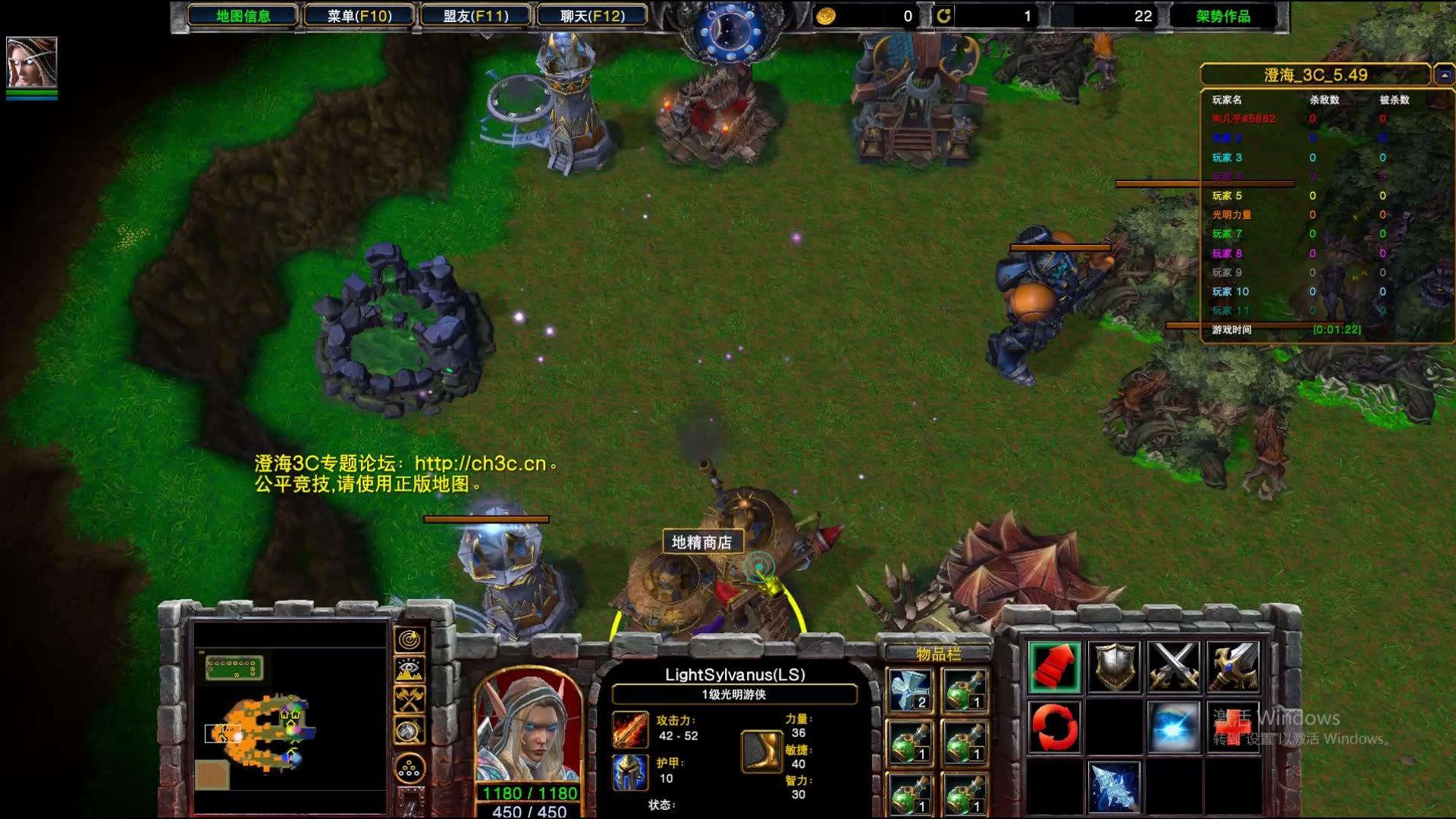Viewport: 1456px width, 819px height.
Task: Click the red circular arrows command
Action: 1054,726
